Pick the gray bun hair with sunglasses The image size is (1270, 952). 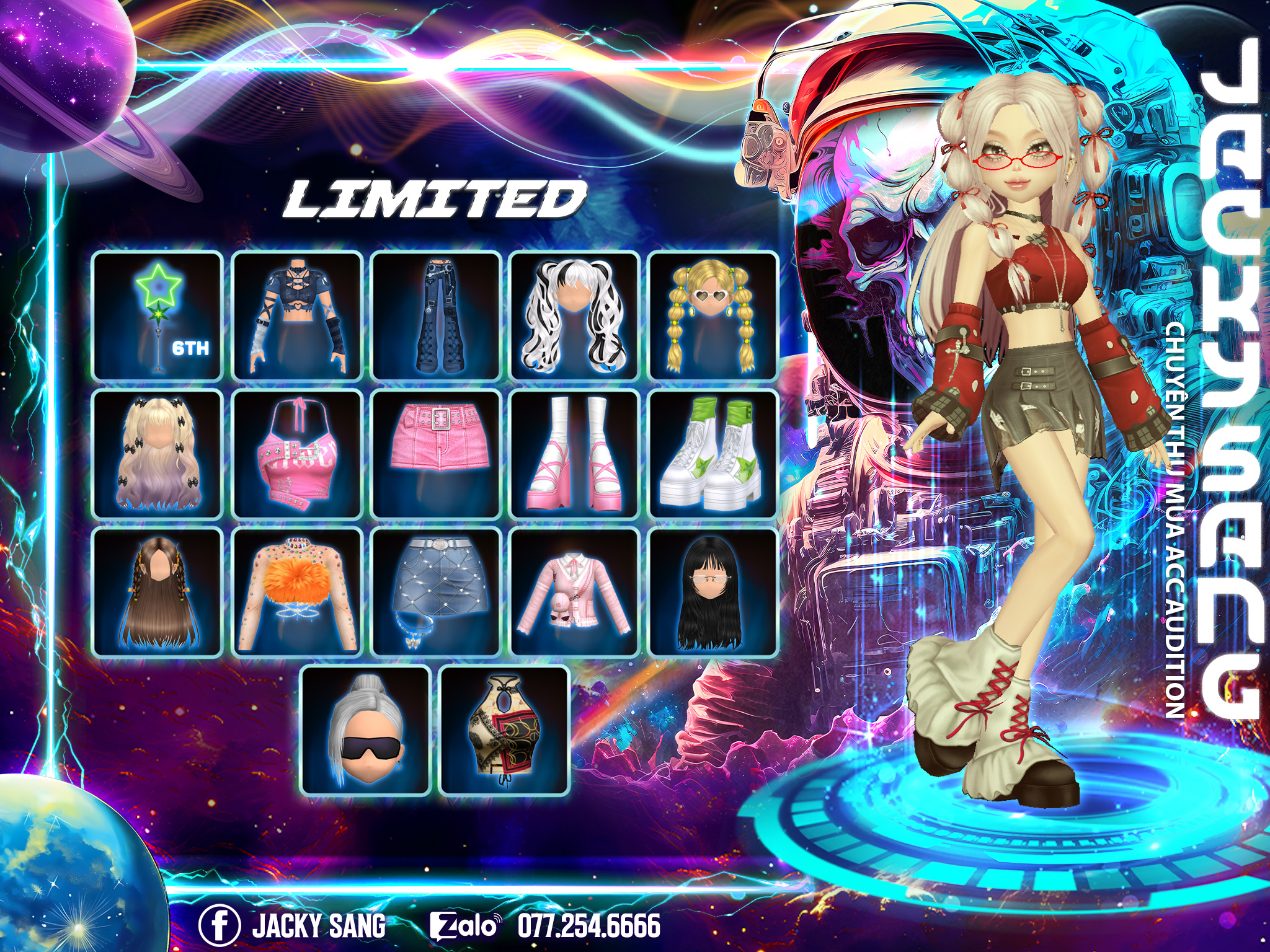tap(366, 731)
